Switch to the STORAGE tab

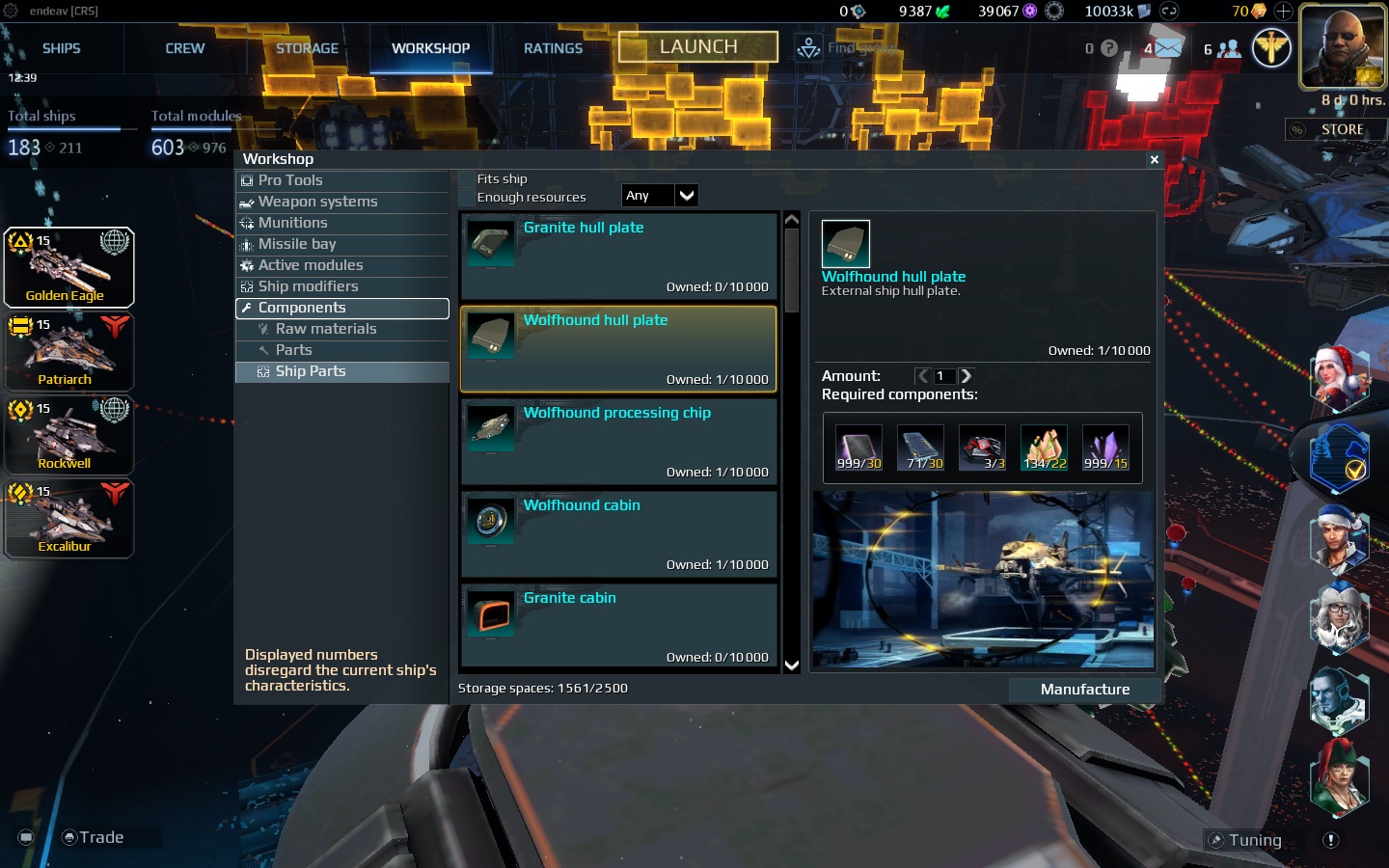[x=307, y=47]
